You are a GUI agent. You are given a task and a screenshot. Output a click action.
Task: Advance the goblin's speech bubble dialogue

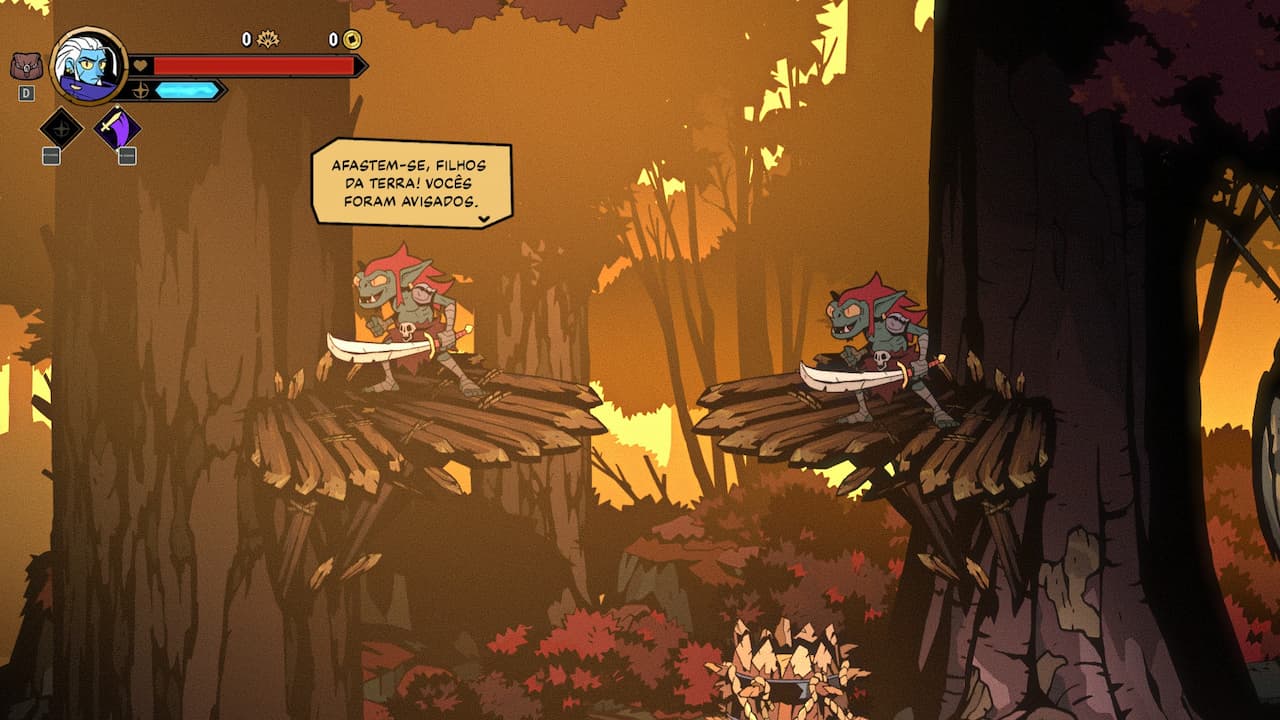coord(484,217)
